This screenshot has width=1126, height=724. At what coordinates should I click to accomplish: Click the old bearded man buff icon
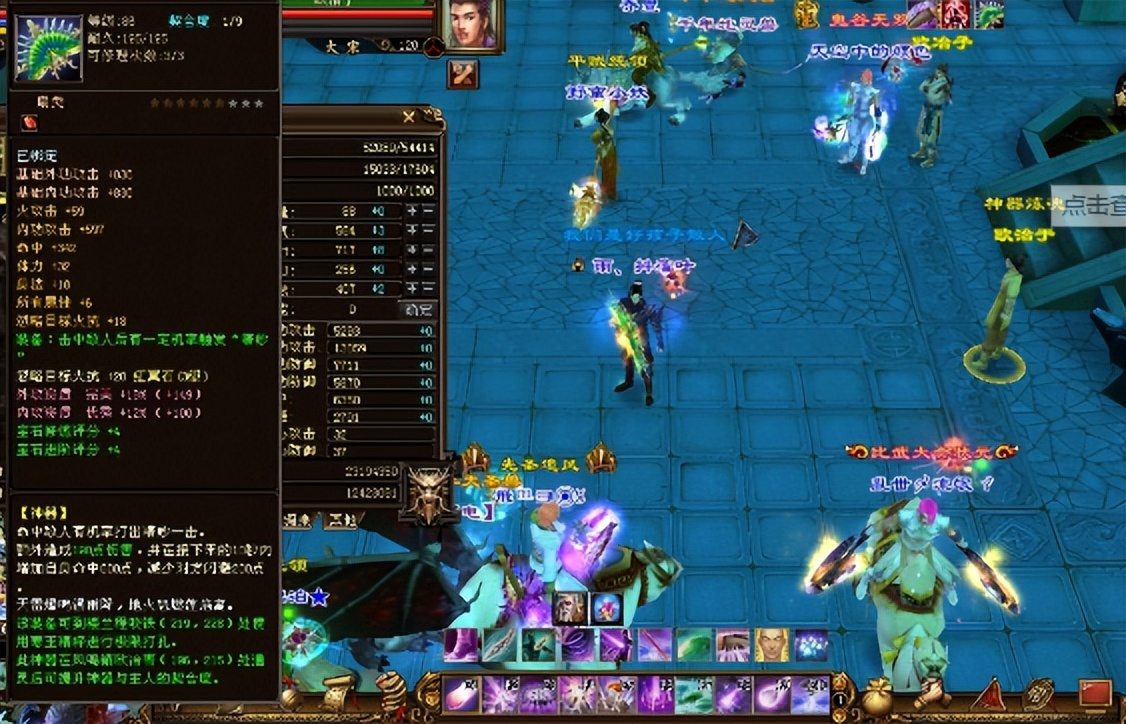tap(570, 608)
